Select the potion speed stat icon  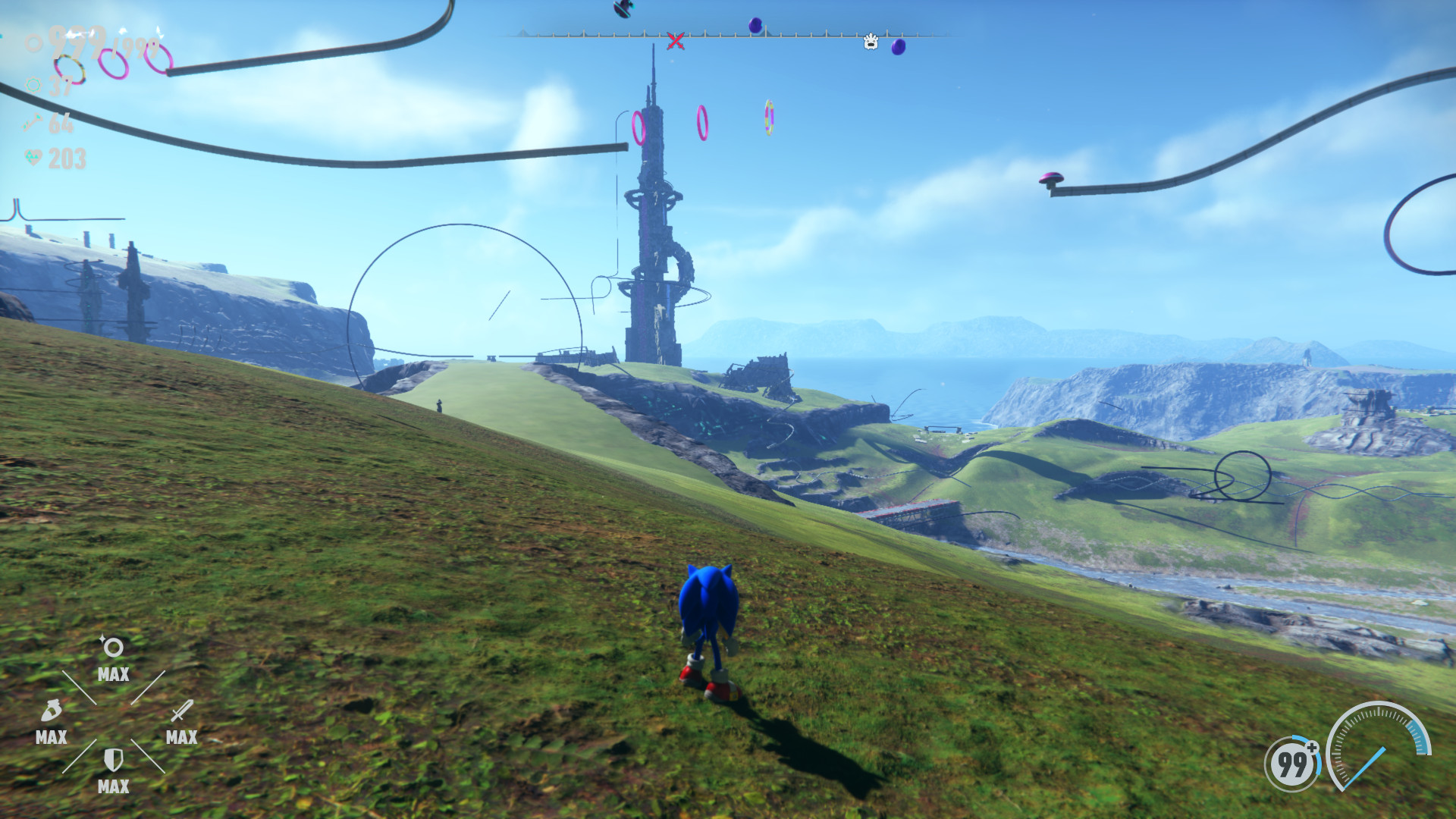pyautogui.click(x=51, y=711)
